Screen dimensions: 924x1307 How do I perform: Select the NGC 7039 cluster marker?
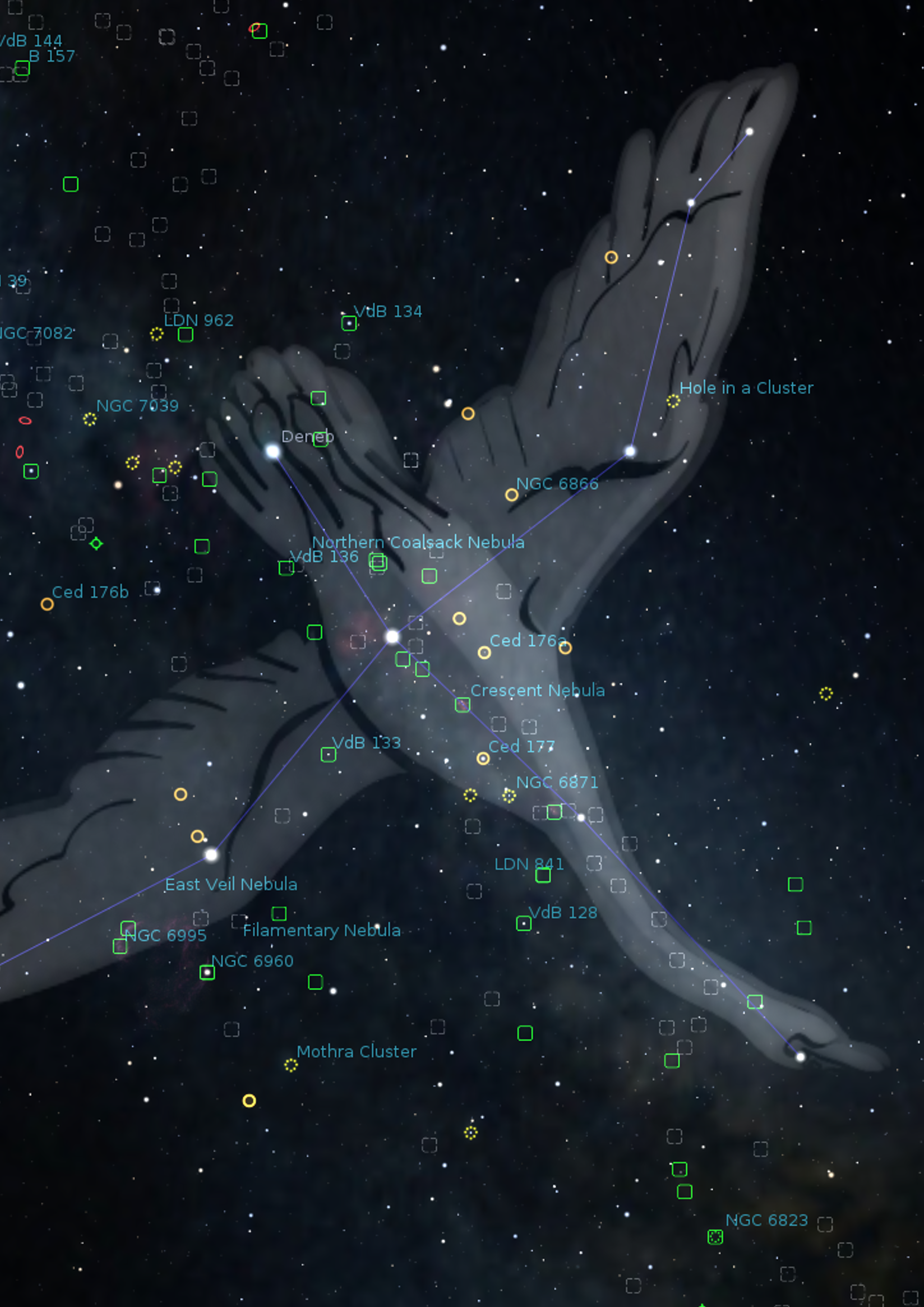89,420
